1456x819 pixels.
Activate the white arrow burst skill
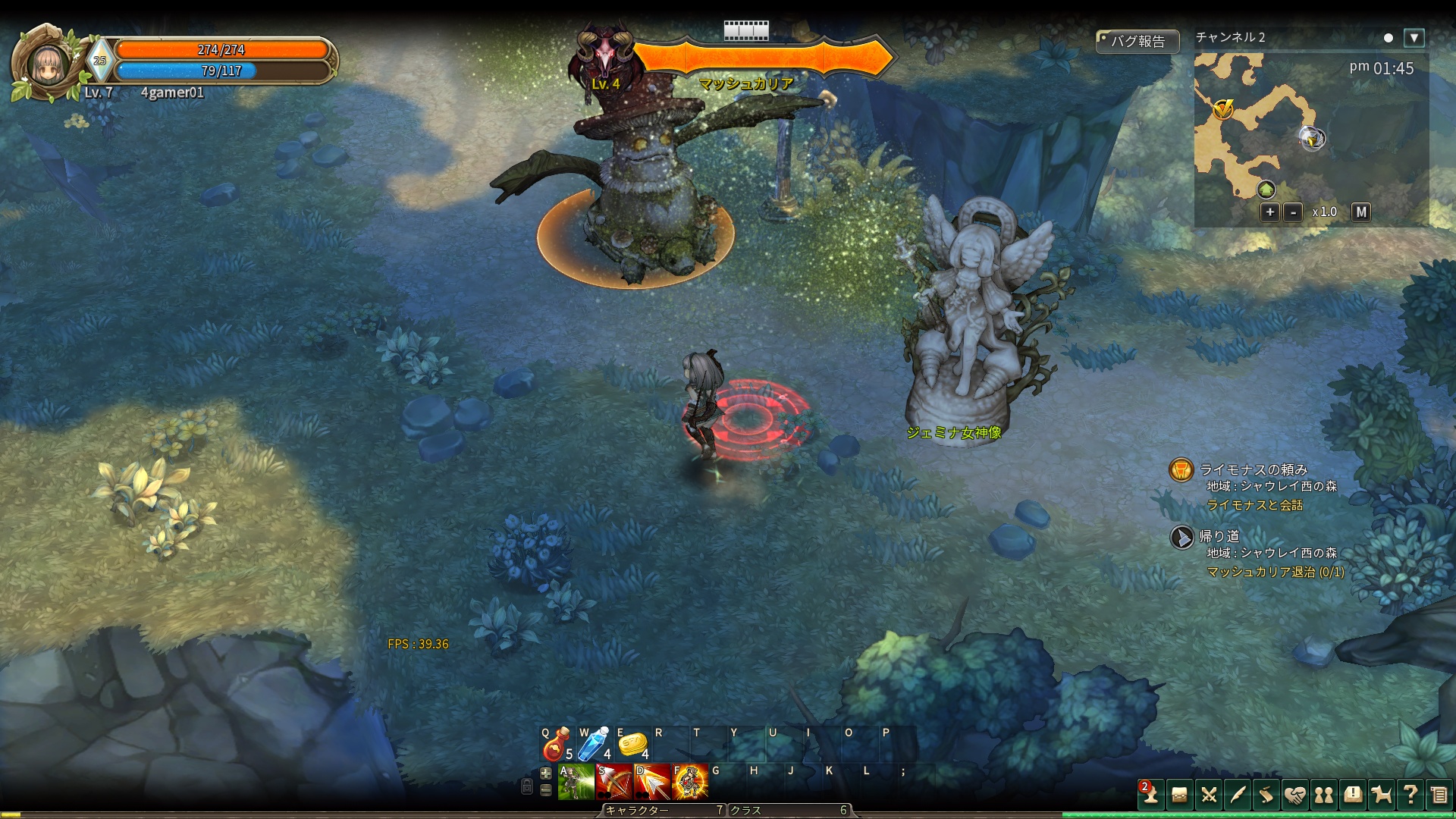[x=651, y=783]
